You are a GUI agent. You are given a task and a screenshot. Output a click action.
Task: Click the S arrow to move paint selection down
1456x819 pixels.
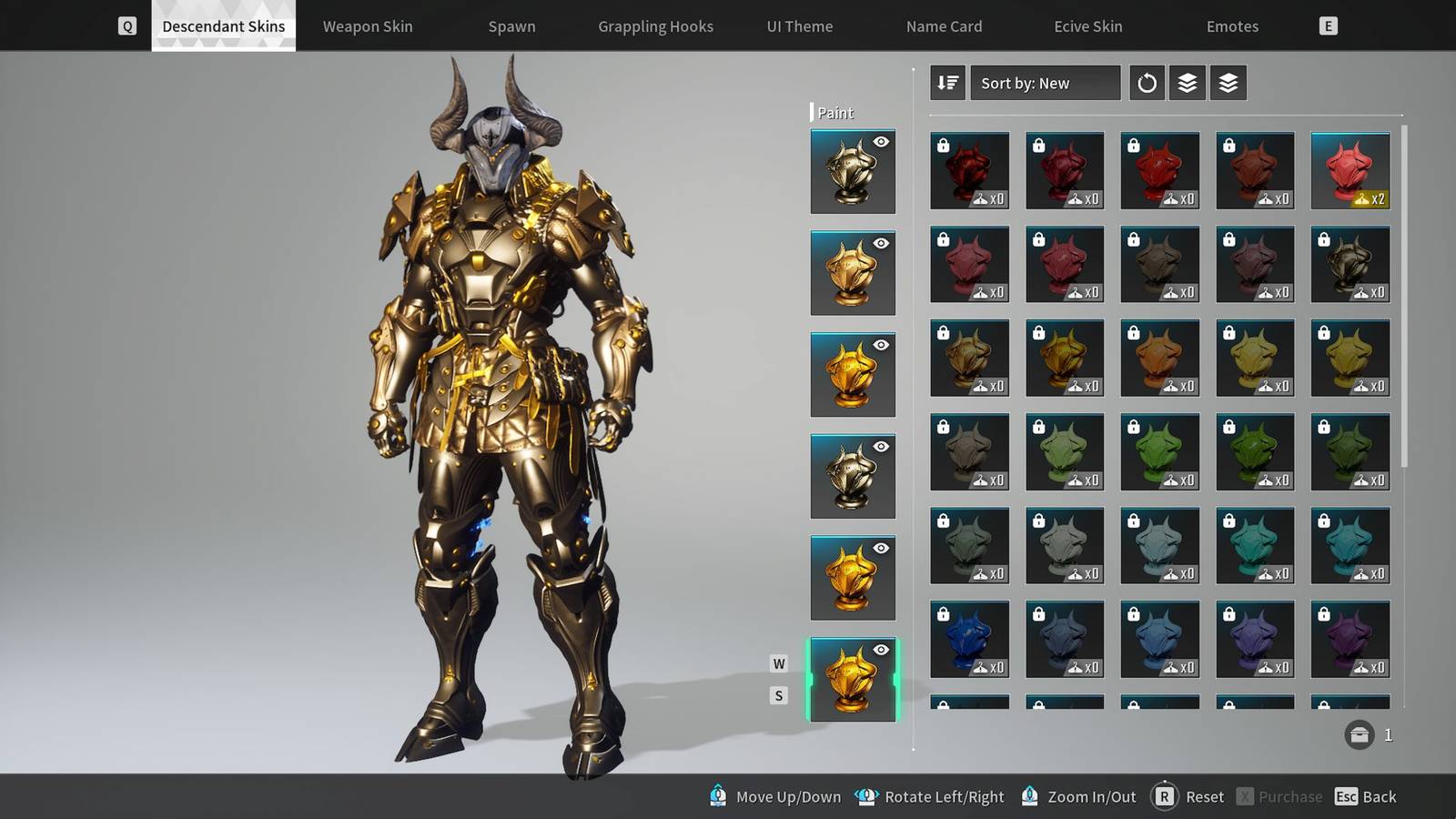(x=778, y=694)
